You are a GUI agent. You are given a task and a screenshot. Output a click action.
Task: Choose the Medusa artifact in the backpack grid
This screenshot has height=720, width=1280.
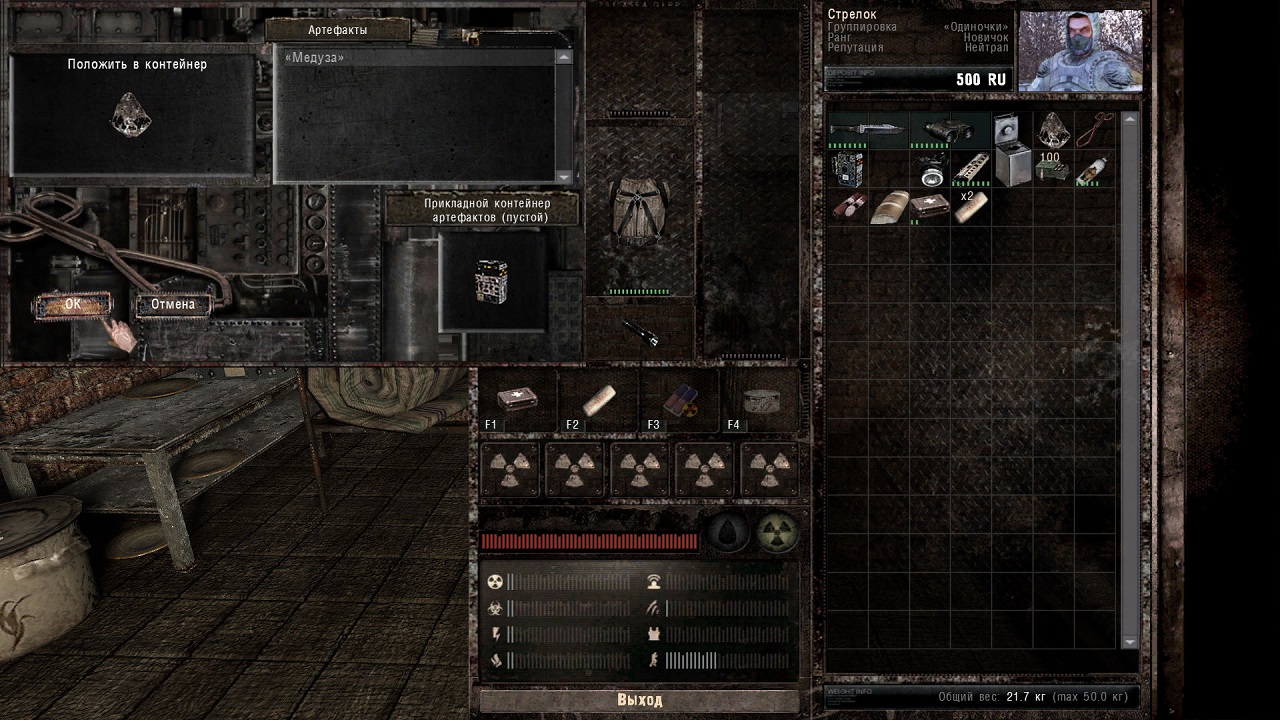(1052, 128)
